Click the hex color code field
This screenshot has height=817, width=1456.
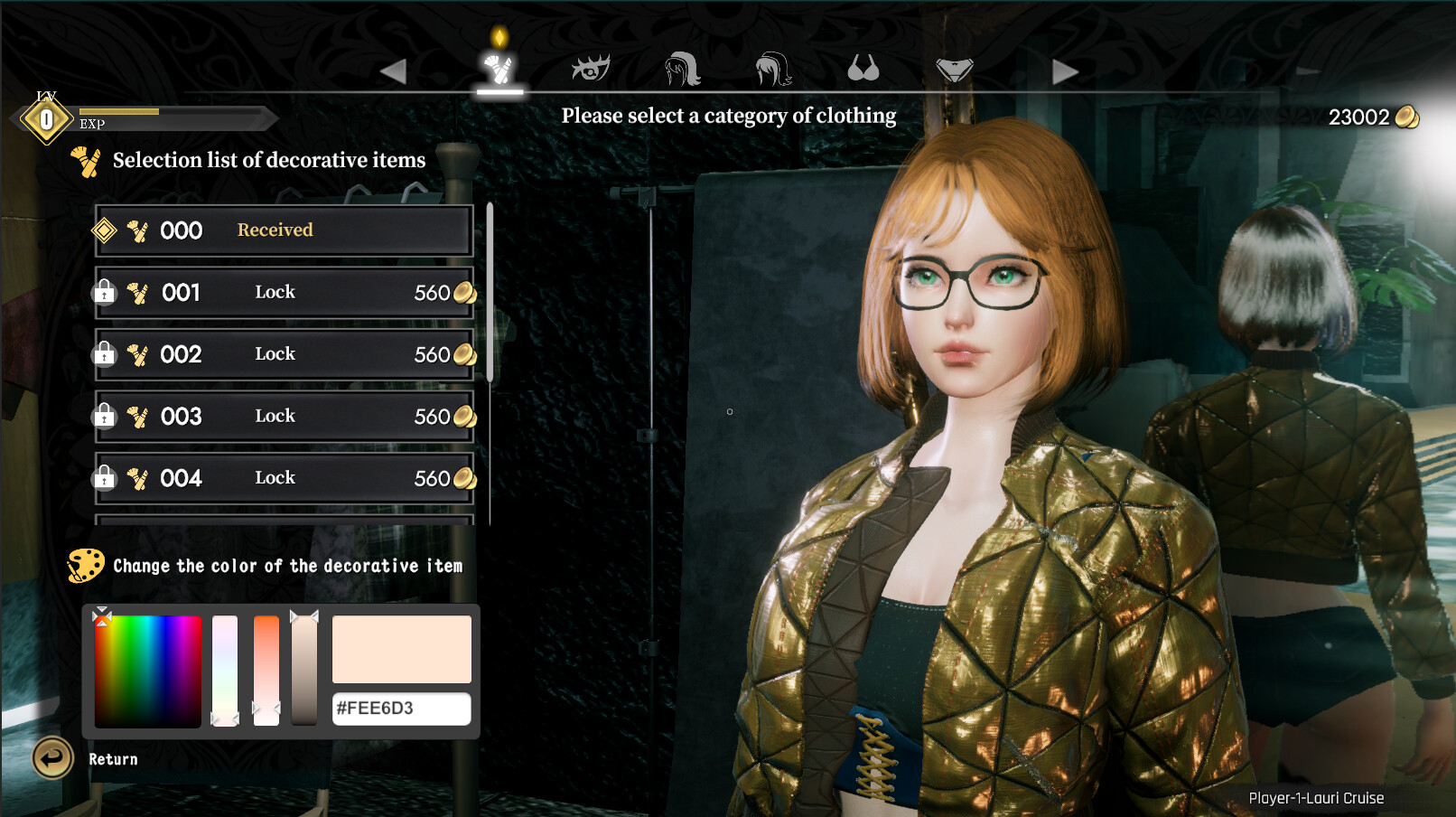(x=401, y=709)
